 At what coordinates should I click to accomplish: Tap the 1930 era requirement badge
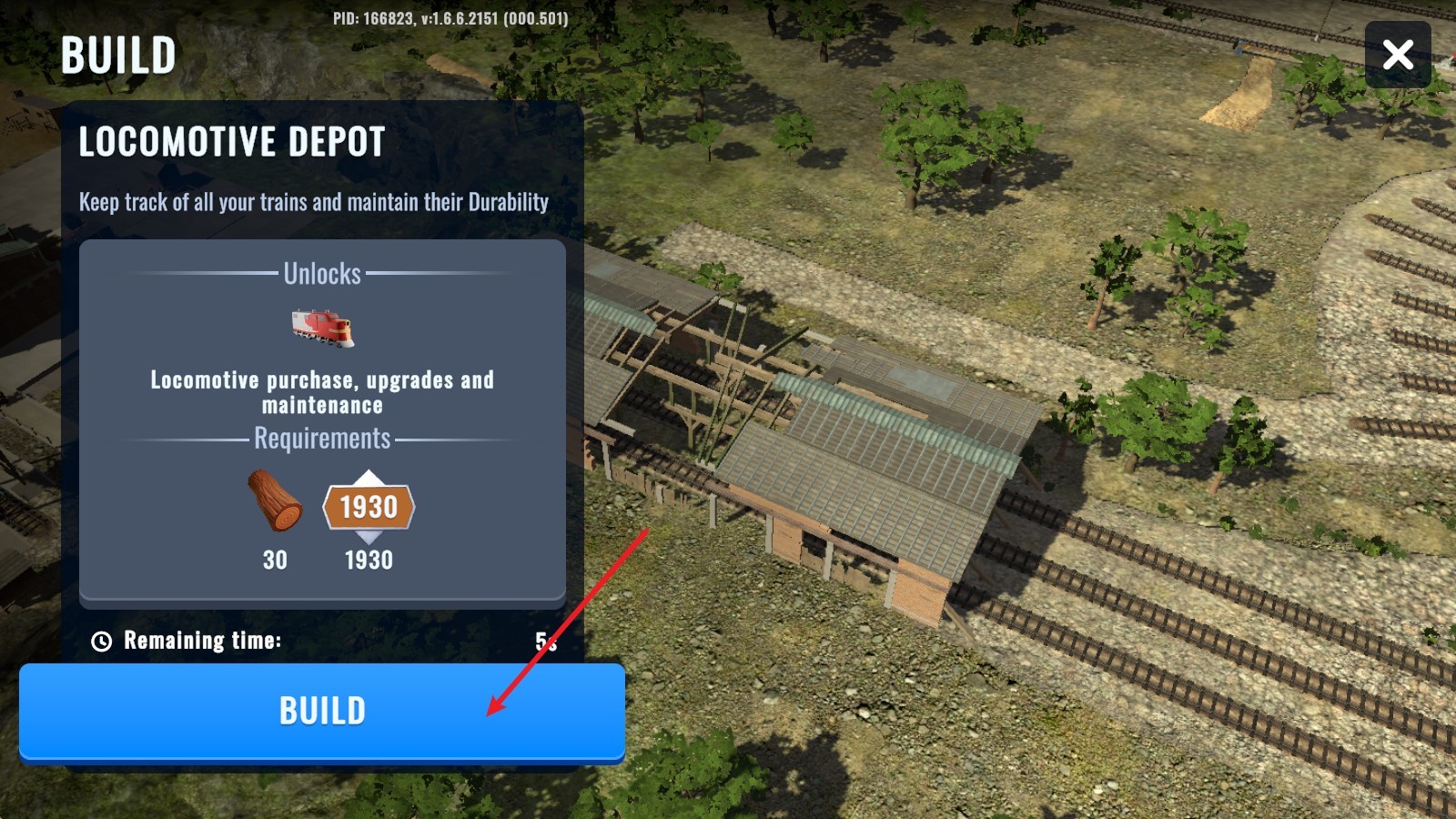point(369,507)
